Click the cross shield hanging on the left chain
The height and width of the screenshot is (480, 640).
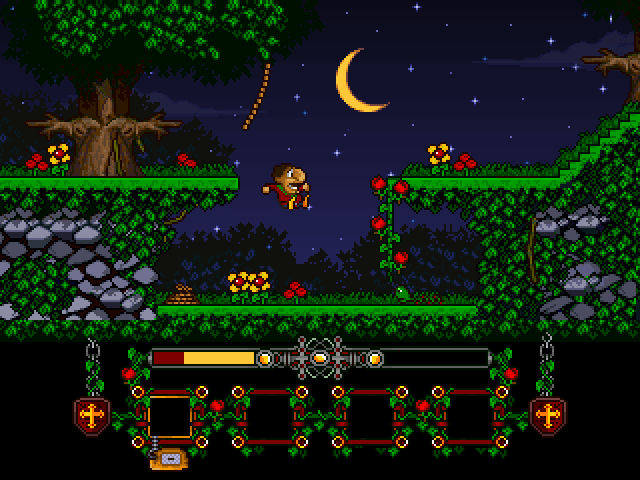(x=92, y=414)
